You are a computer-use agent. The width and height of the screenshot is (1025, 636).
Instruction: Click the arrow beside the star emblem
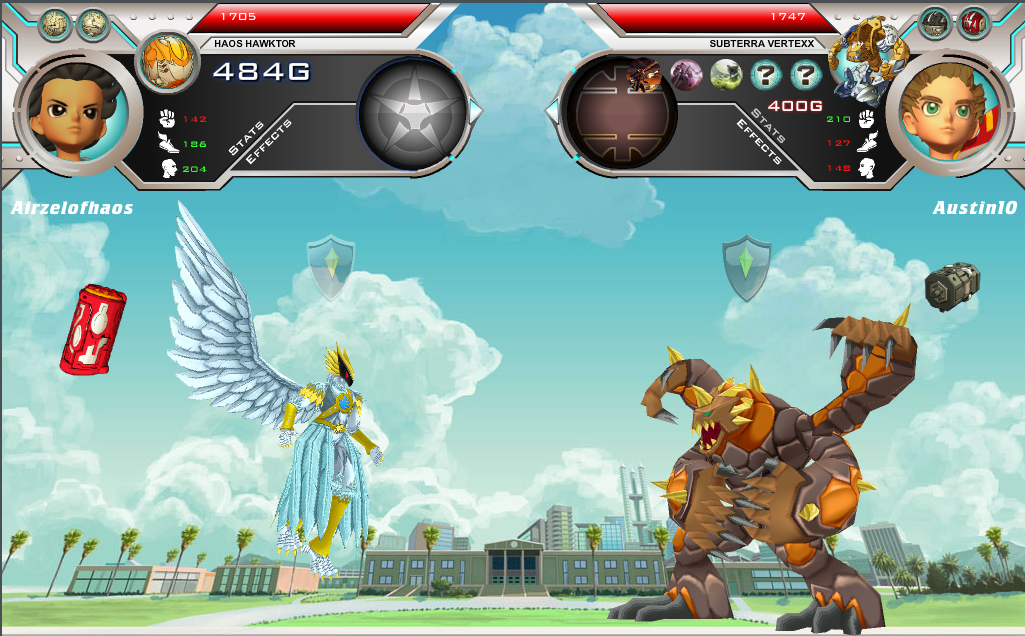(x=476, y=110)
